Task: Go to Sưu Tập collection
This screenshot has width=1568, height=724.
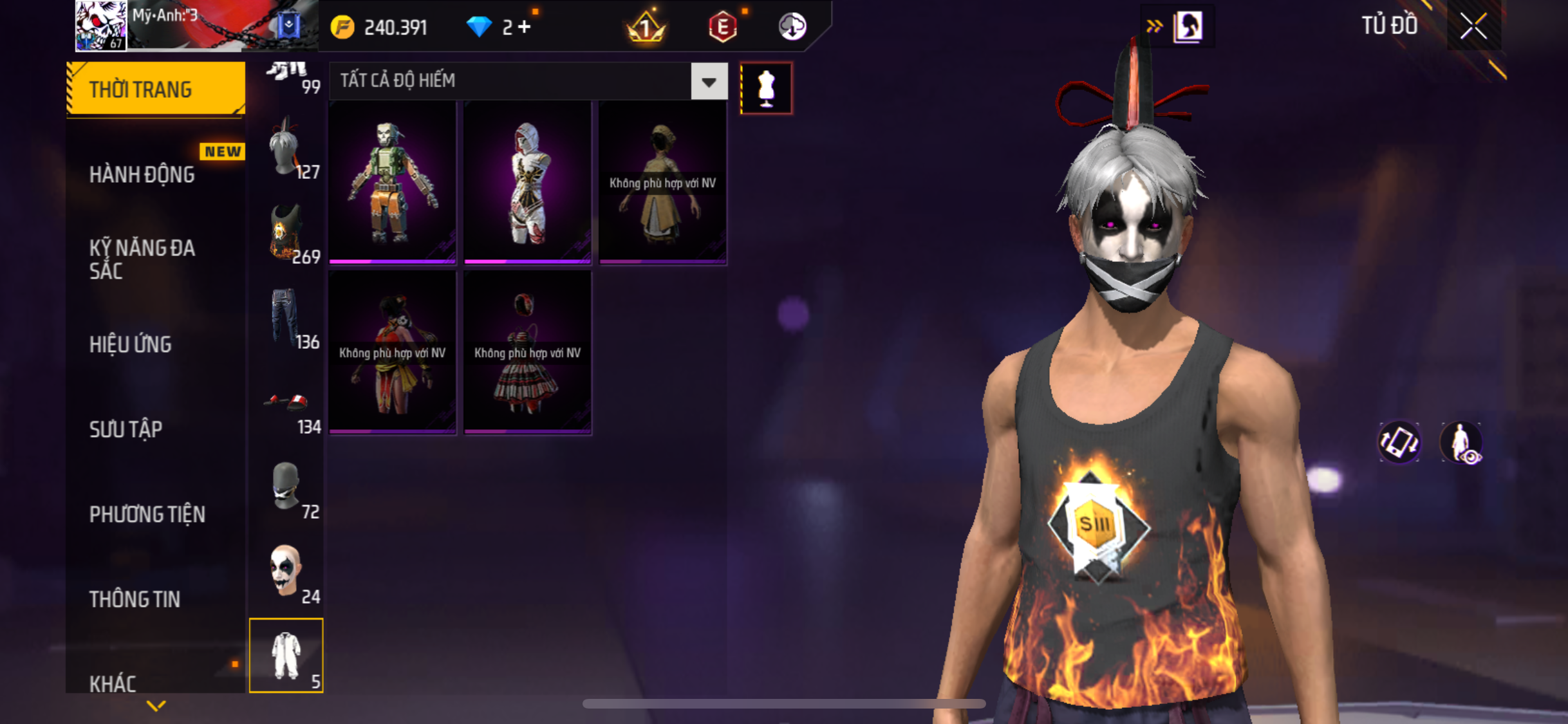Action: (126, 429)
